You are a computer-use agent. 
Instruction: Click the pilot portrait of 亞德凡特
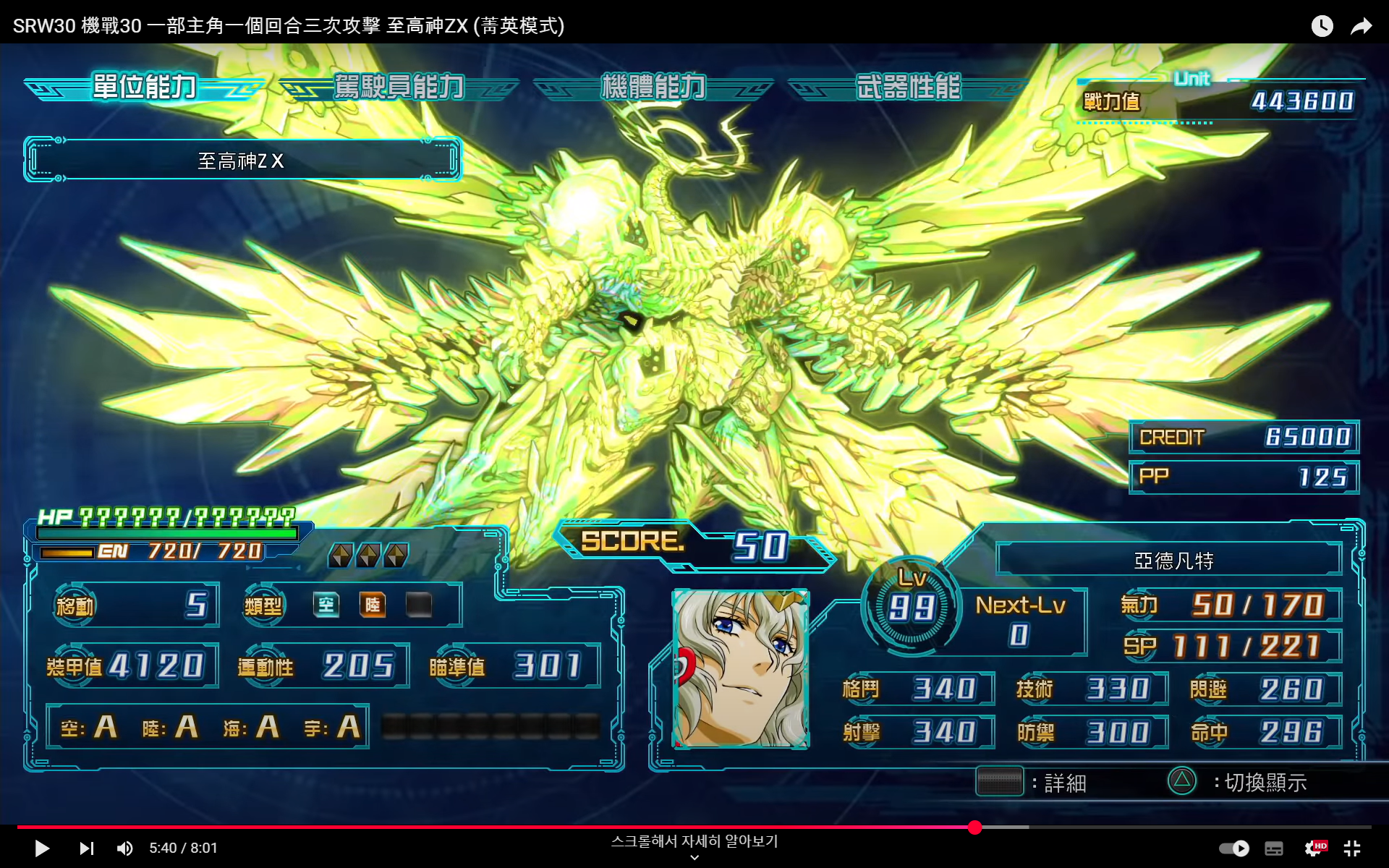(x=741, y=668)
